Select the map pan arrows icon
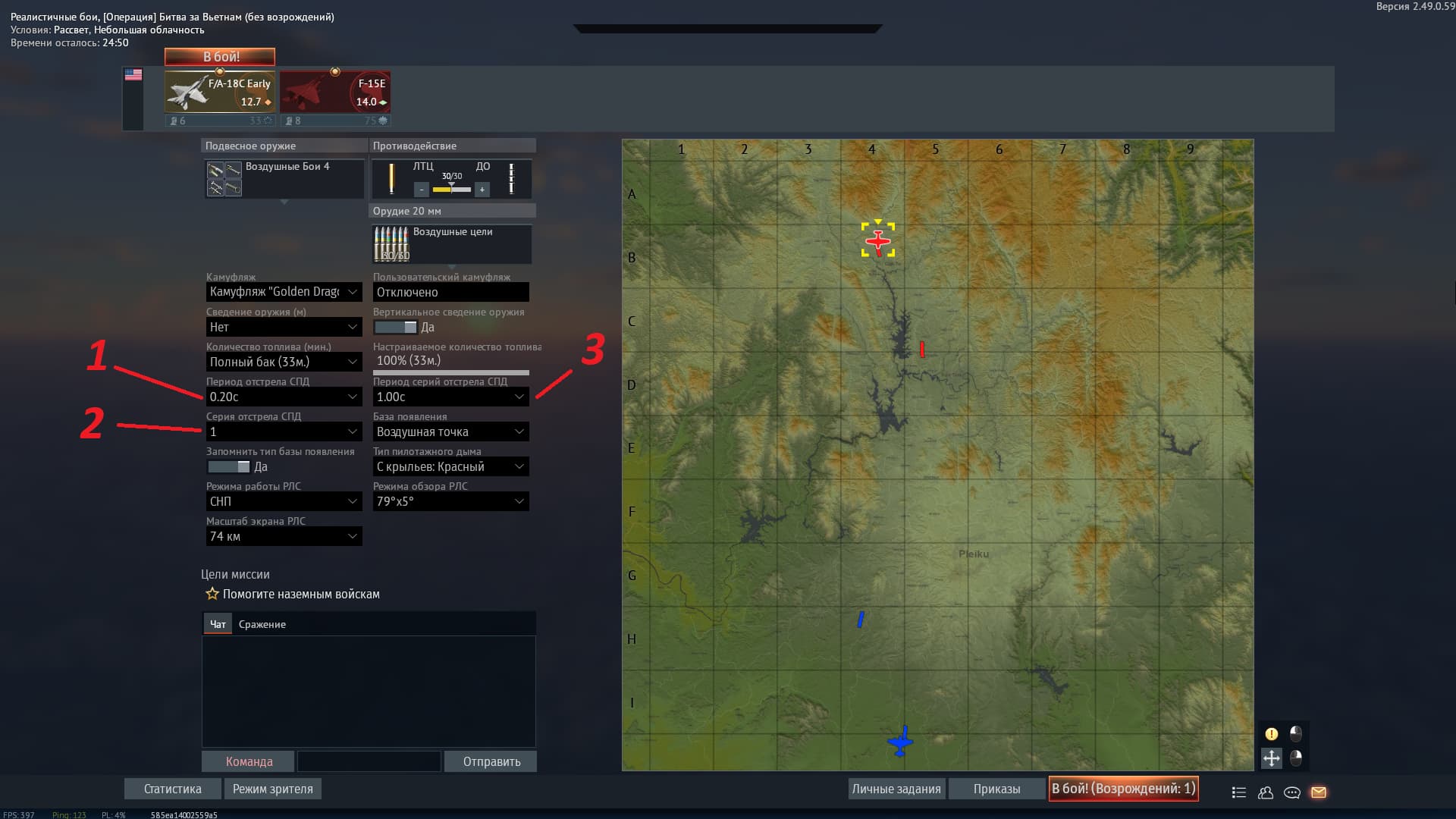 point(1272,758)
